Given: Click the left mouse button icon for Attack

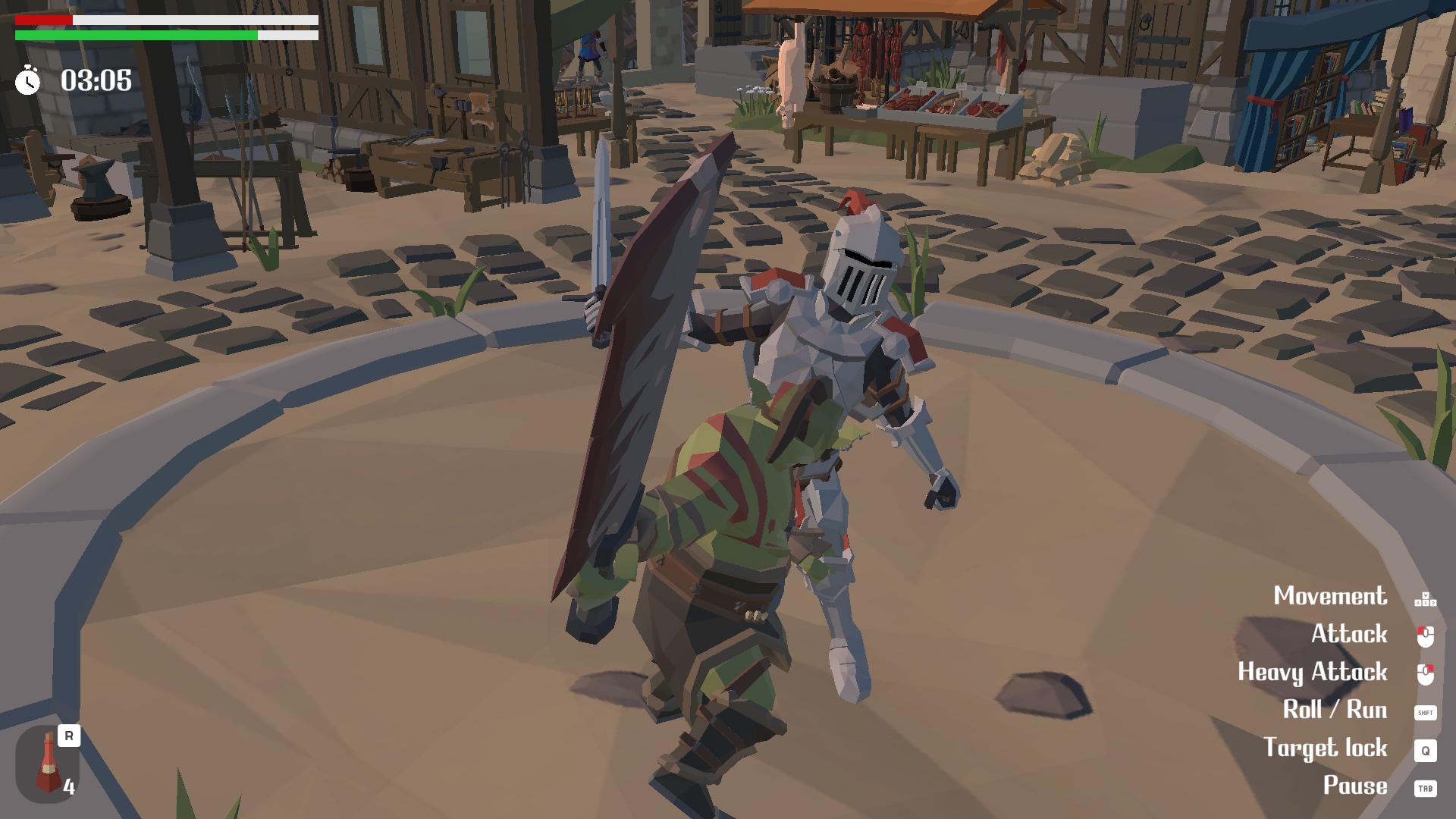Looking at the screenshot, I should (1425, 635).
